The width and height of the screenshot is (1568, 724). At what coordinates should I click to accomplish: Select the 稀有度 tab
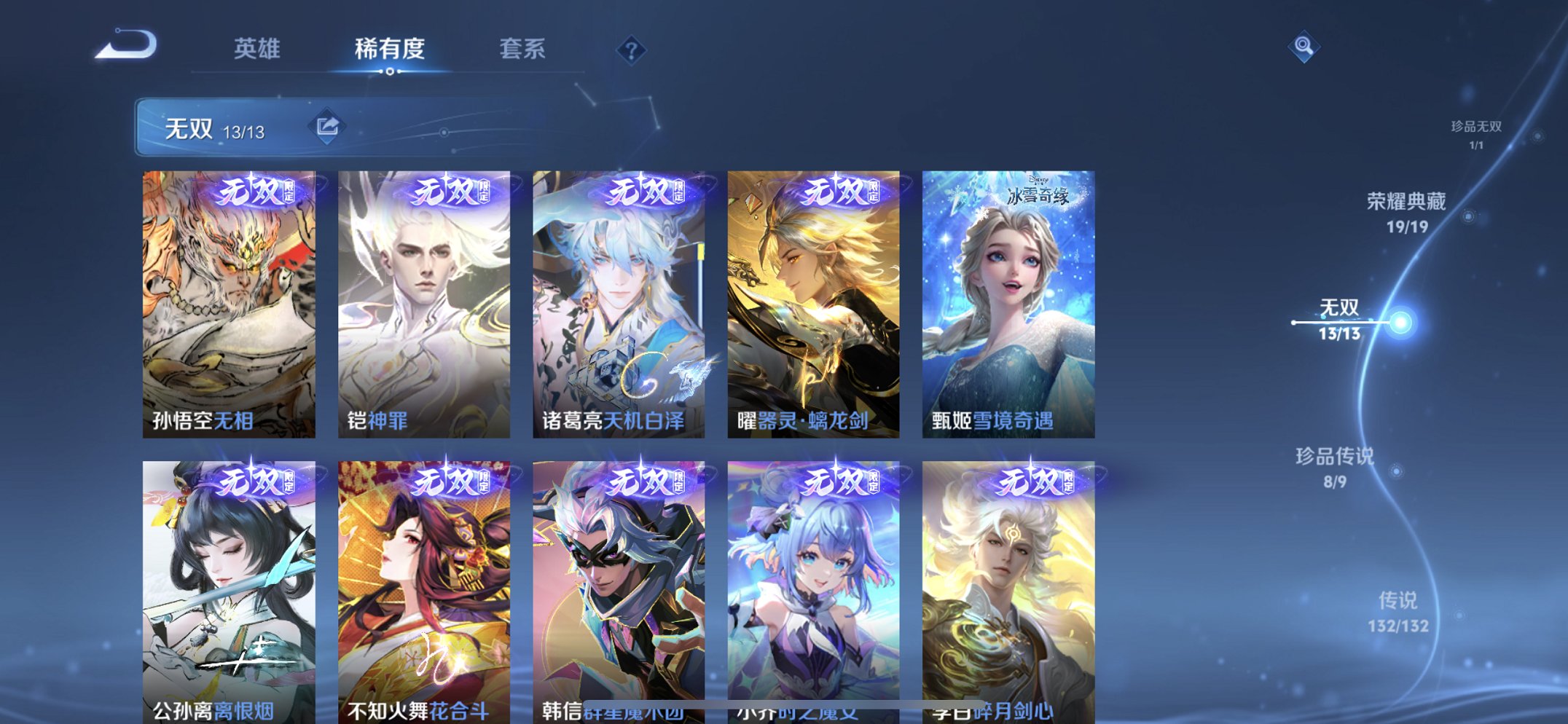point(390,47)
